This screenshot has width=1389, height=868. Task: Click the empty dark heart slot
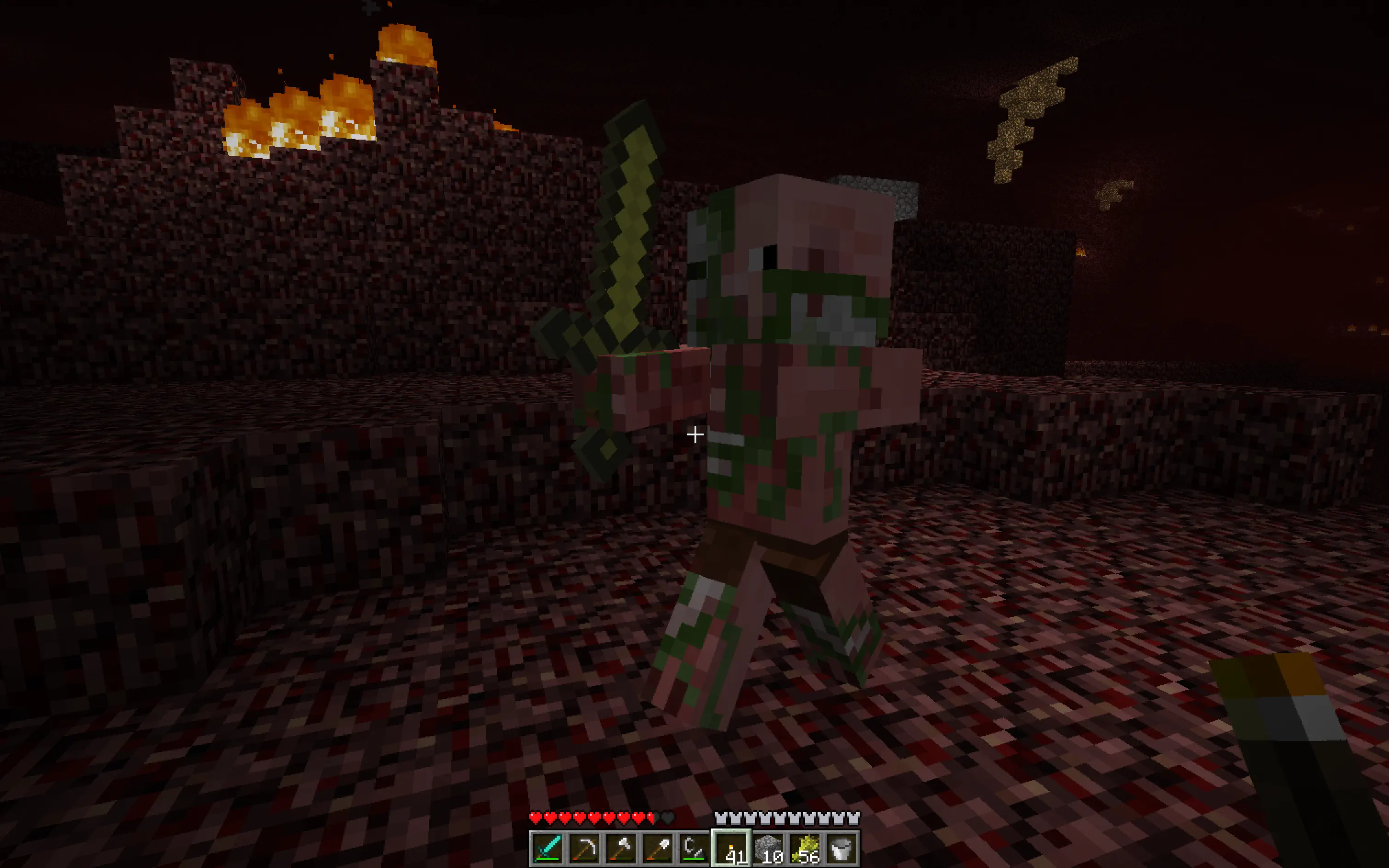[x=667, y=817]
